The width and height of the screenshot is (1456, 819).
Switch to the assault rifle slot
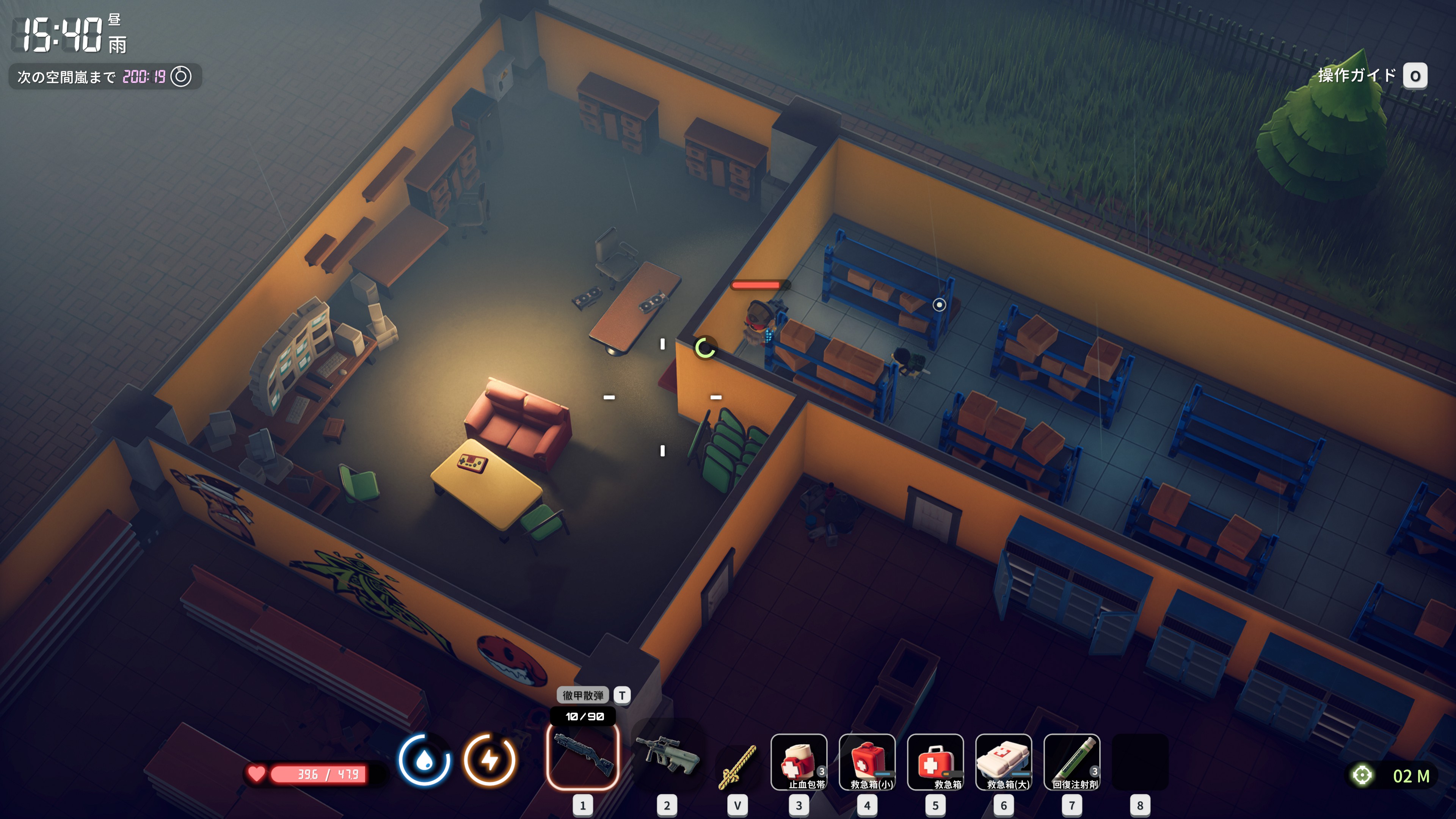(667, 756)
